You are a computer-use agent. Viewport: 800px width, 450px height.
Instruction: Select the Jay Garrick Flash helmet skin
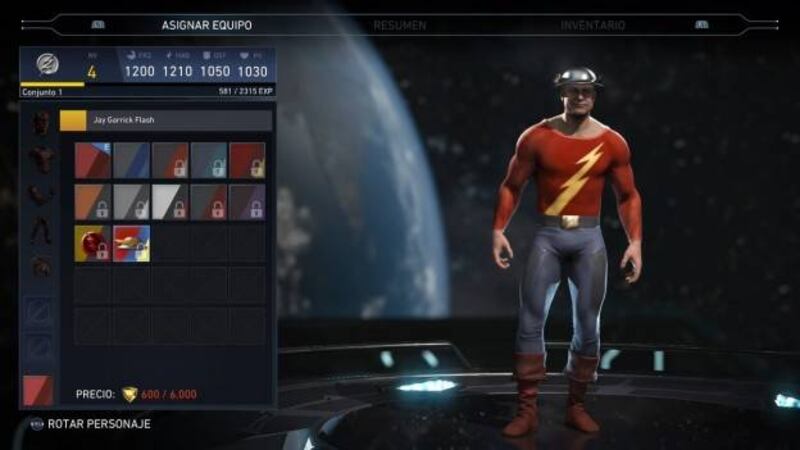tap(131, 243)
